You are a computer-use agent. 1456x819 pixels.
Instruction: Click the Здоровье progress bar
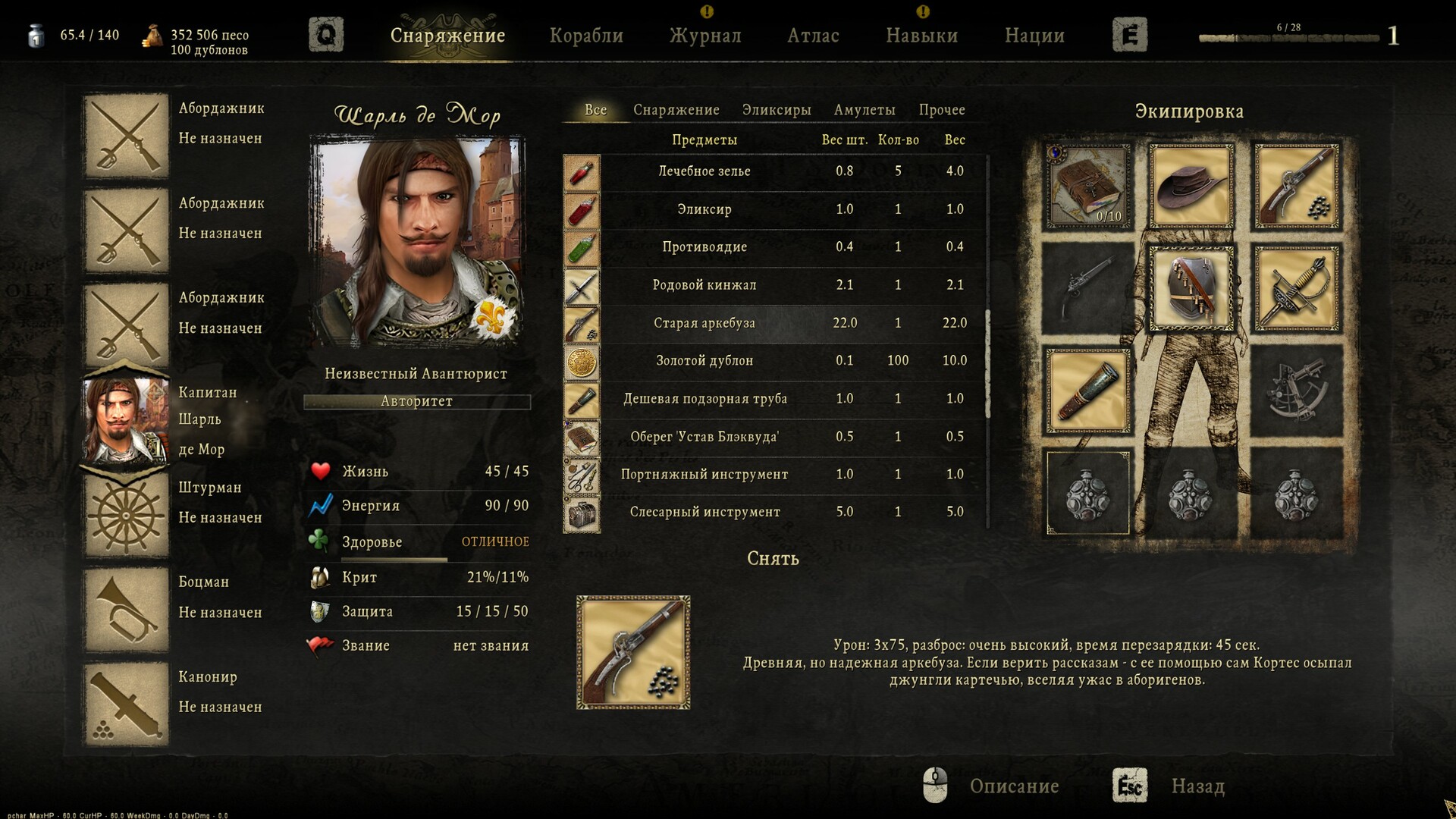pyautogui.click(x=394, y=560)
